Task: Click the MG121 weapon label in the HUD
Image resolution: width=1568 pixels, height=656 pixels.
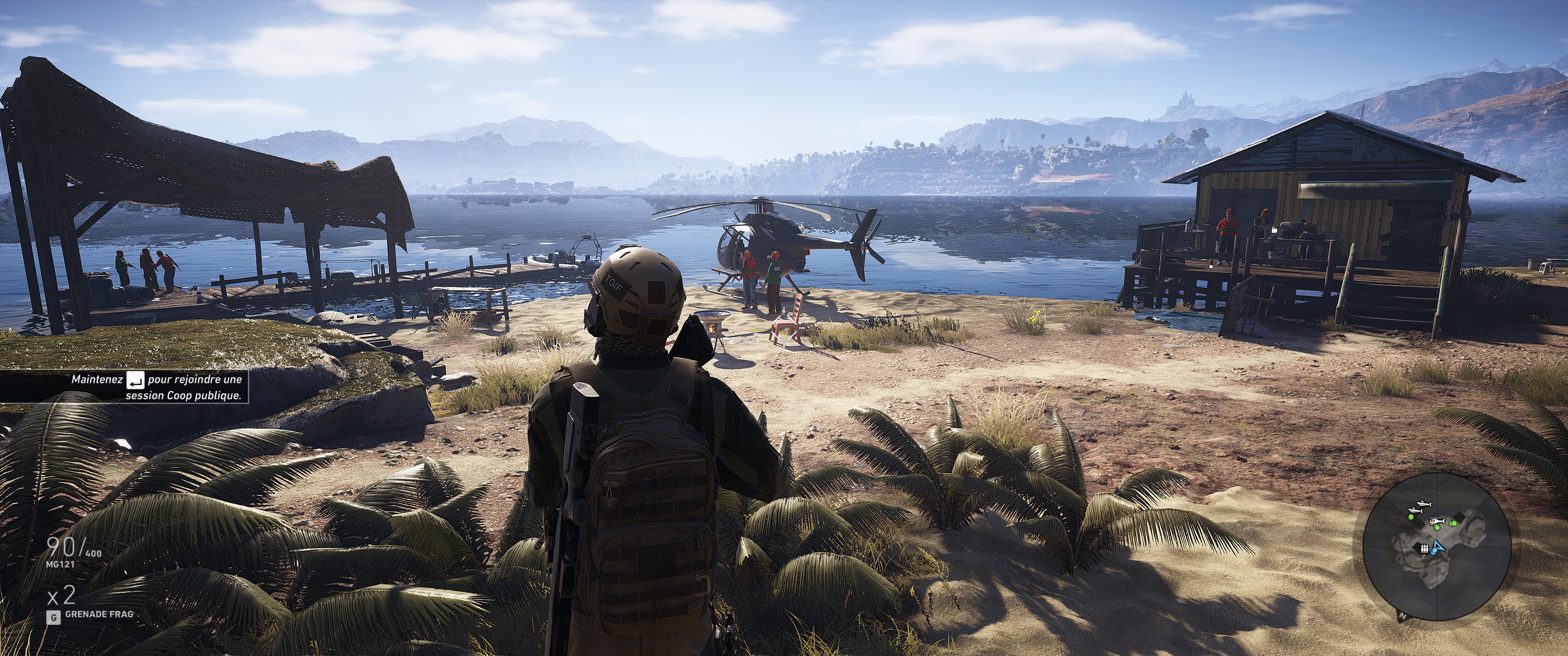Action: tap(61, 565)
